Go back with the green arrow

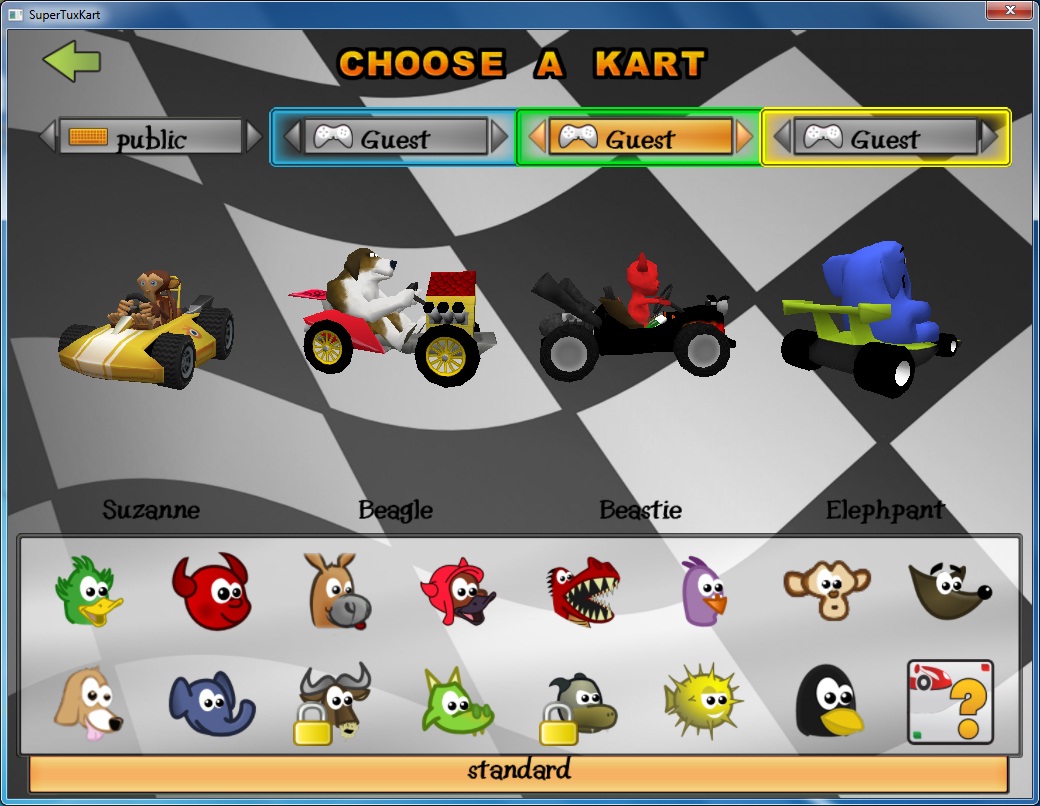pos(72,60)
